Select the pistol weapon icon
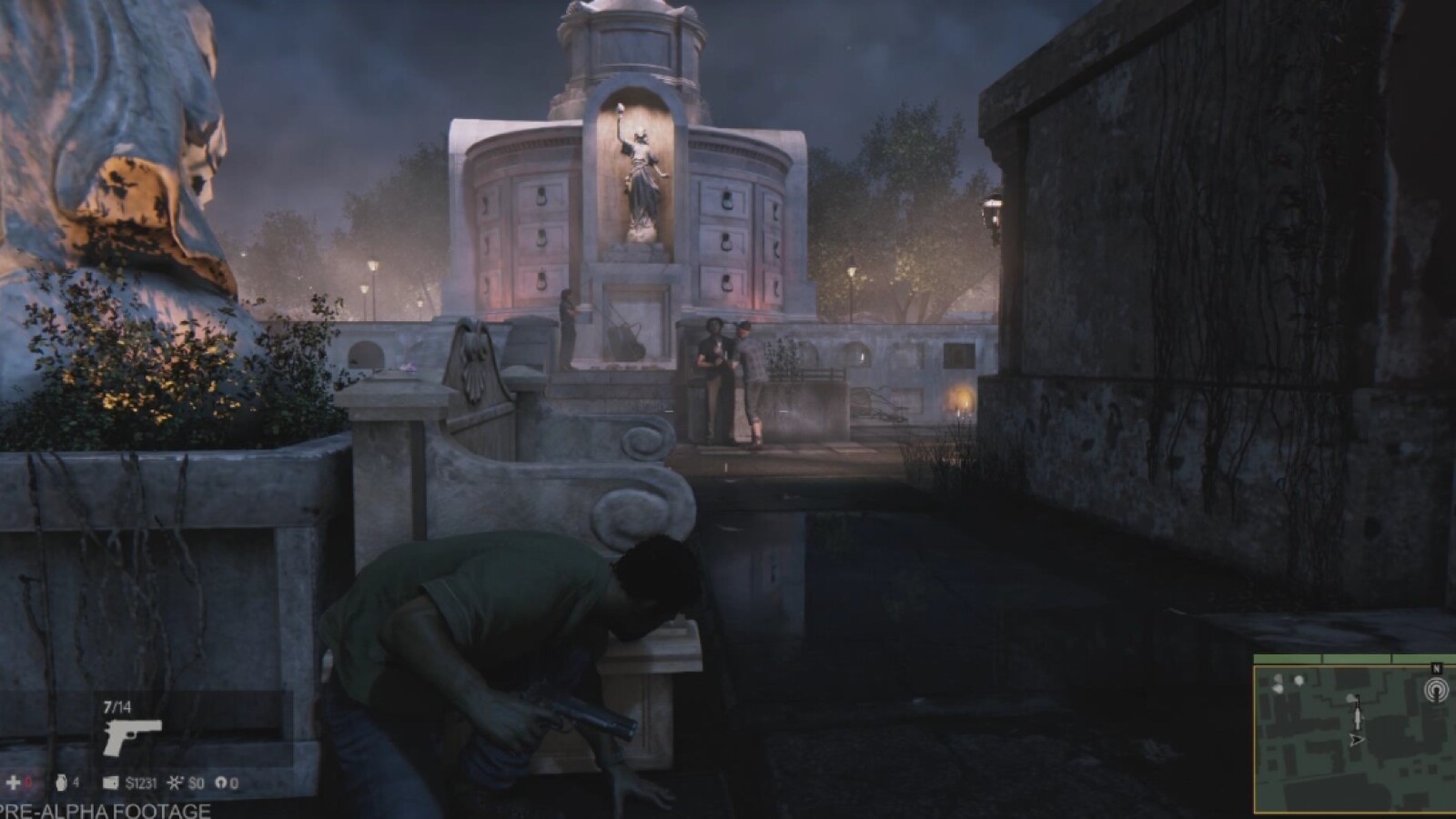This screenshot has width=1456, height=819. 132,736
